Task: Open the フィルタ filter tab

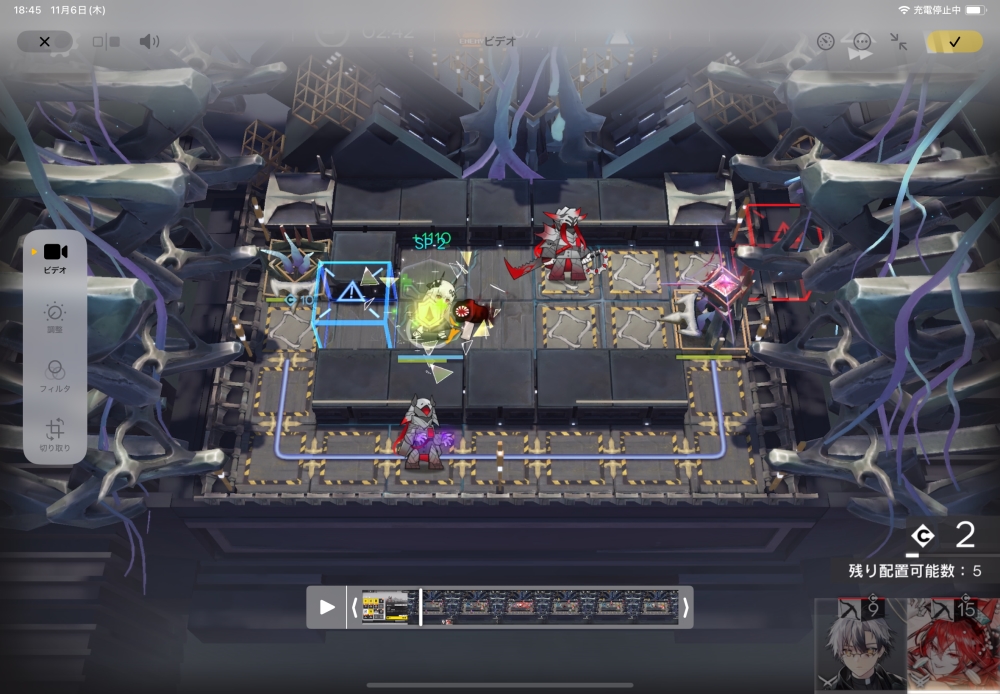Action: [55, 376]
